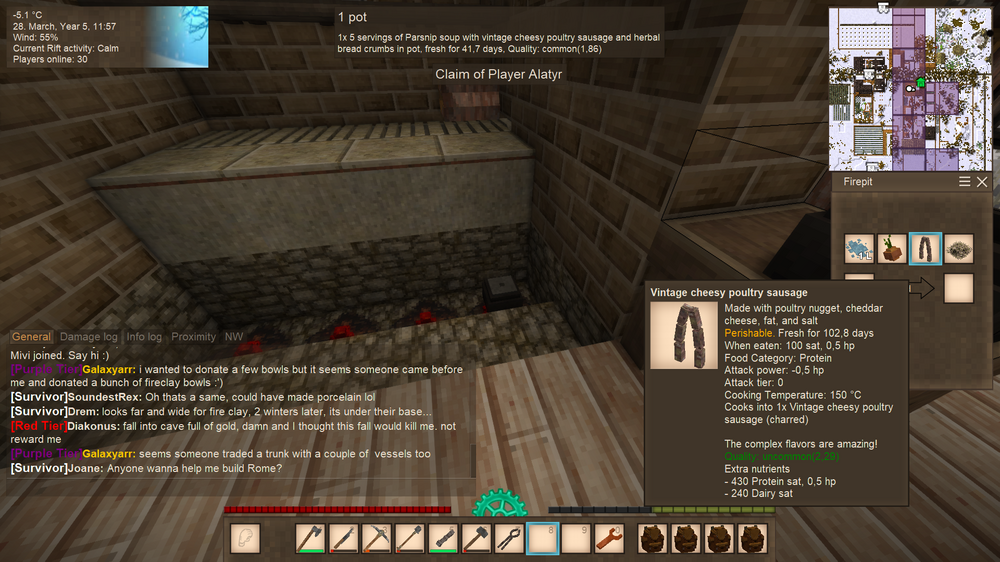Select the vintage cheesy poultry sausage slot
The width and height of the screenshot is (1000, 562).
click(925, 248)
